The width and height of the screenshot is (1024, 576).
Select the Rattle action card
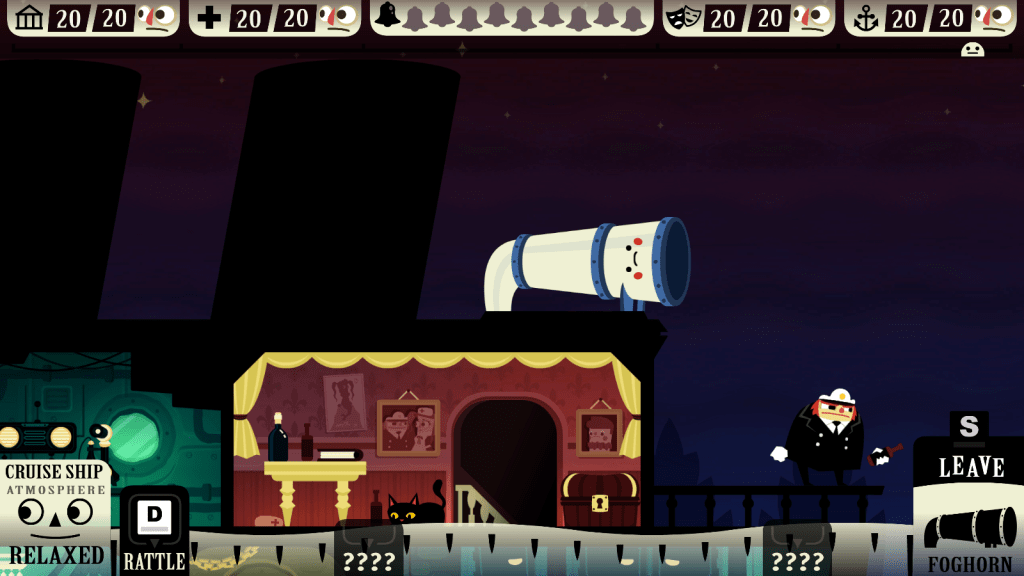click(x=154, y=532)
